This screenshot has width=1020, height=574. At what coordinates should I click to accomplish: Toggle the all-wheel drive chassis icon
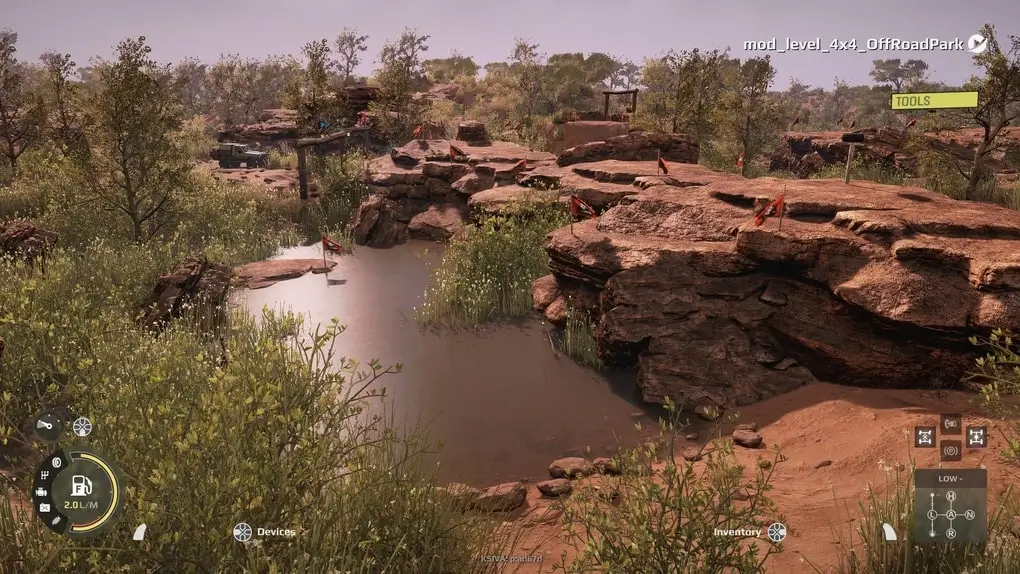point(976,437)
